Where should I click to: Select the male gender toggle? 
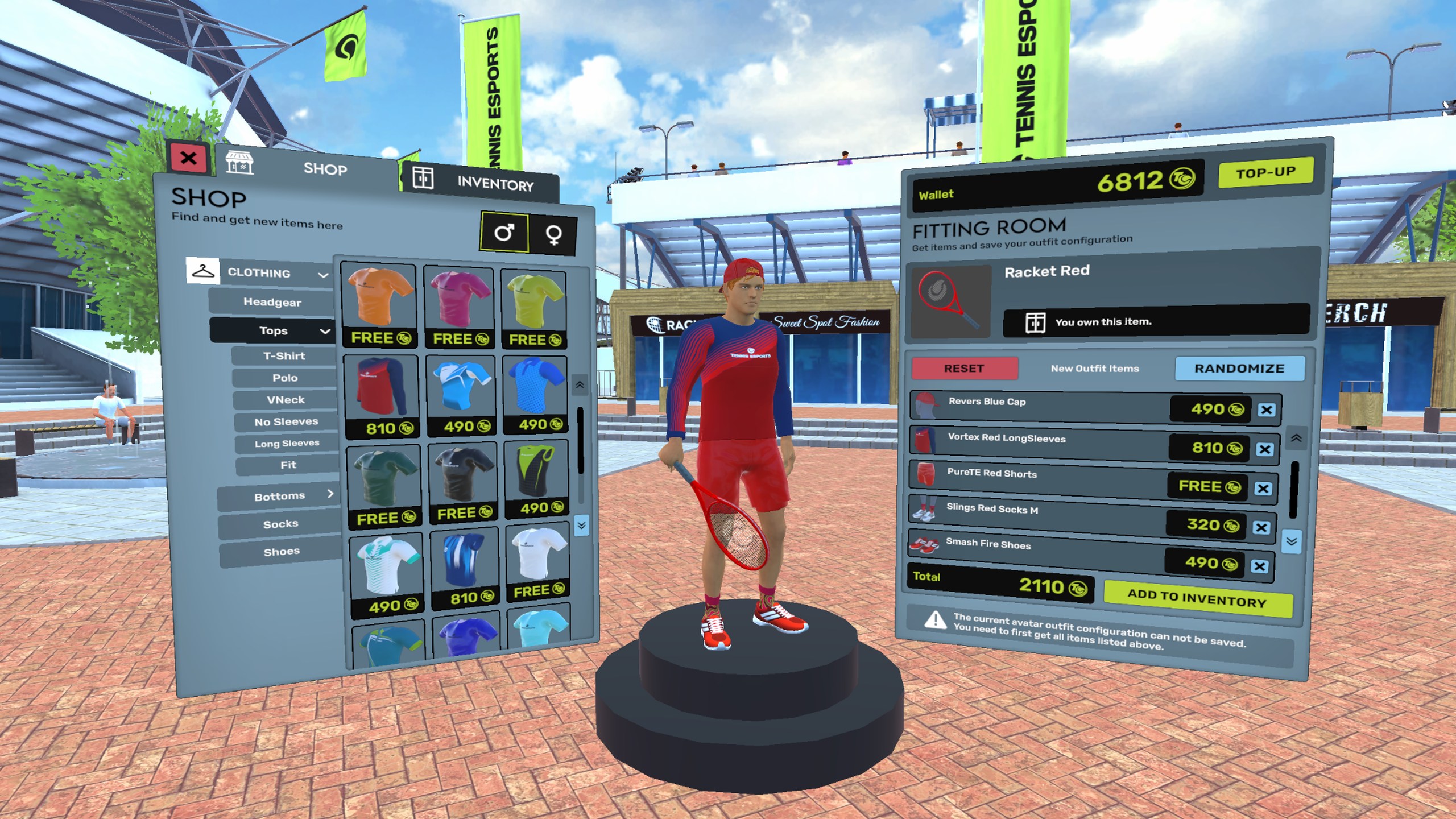point(504,231)
